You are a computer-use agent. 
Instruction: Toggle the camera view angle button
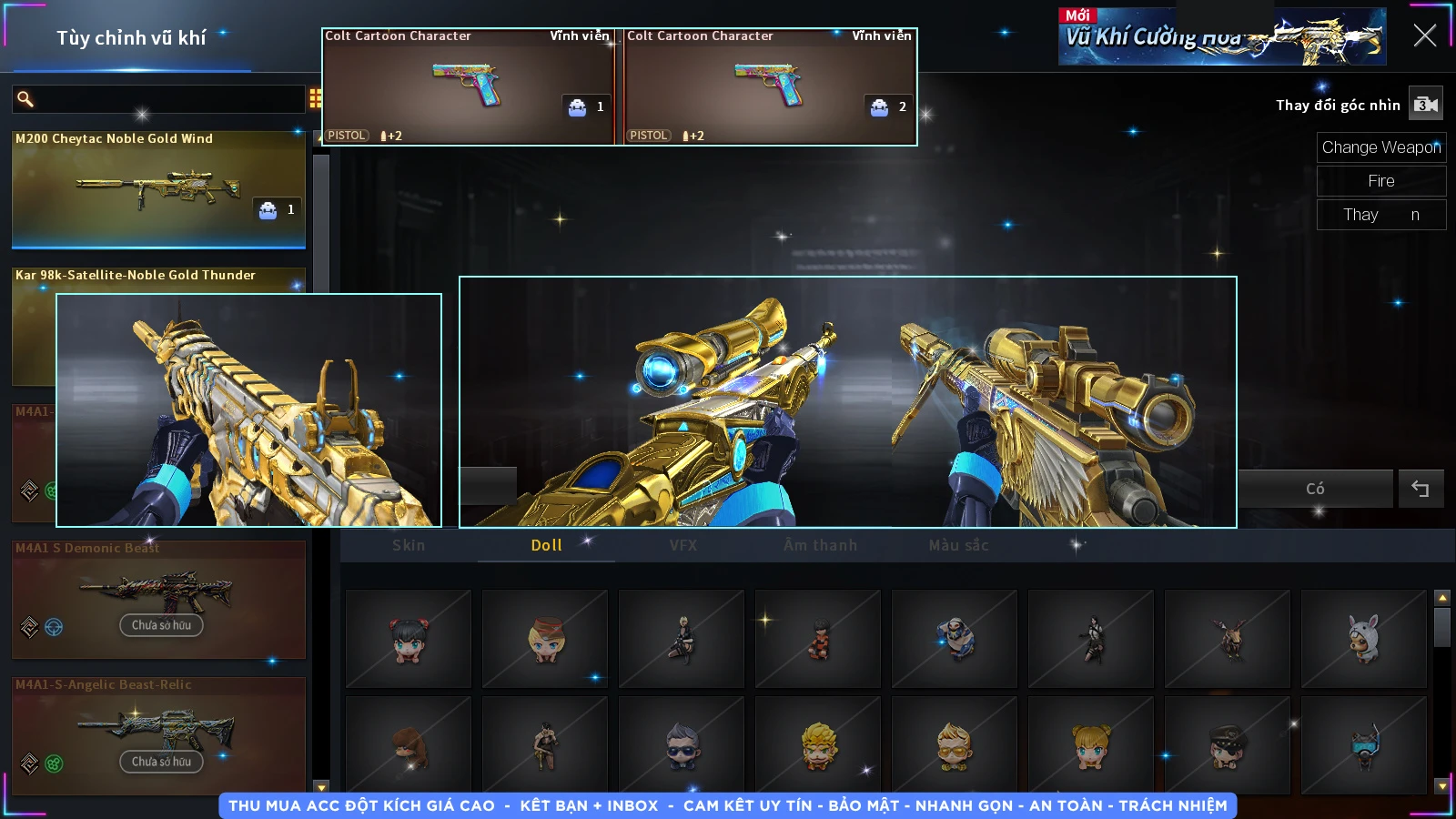pyautogui.click(x=1425, y=105)
